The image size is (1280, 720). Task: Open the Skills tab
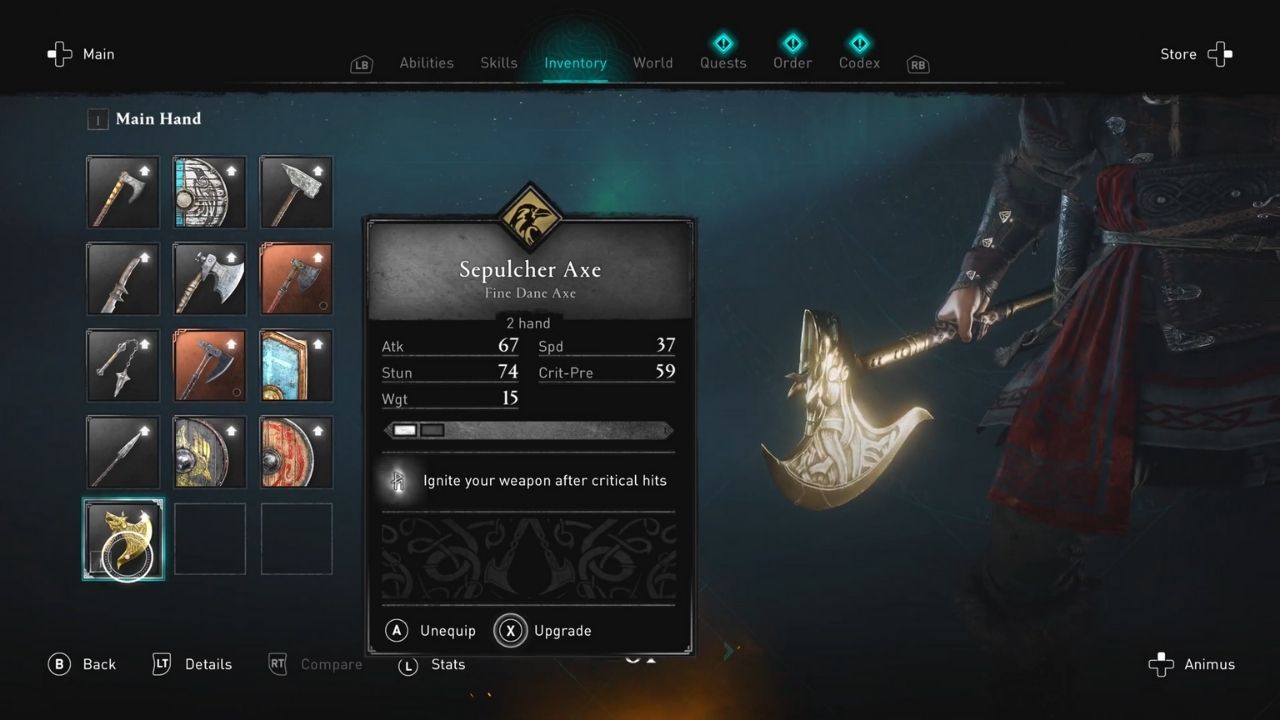(x=498, y=63)
